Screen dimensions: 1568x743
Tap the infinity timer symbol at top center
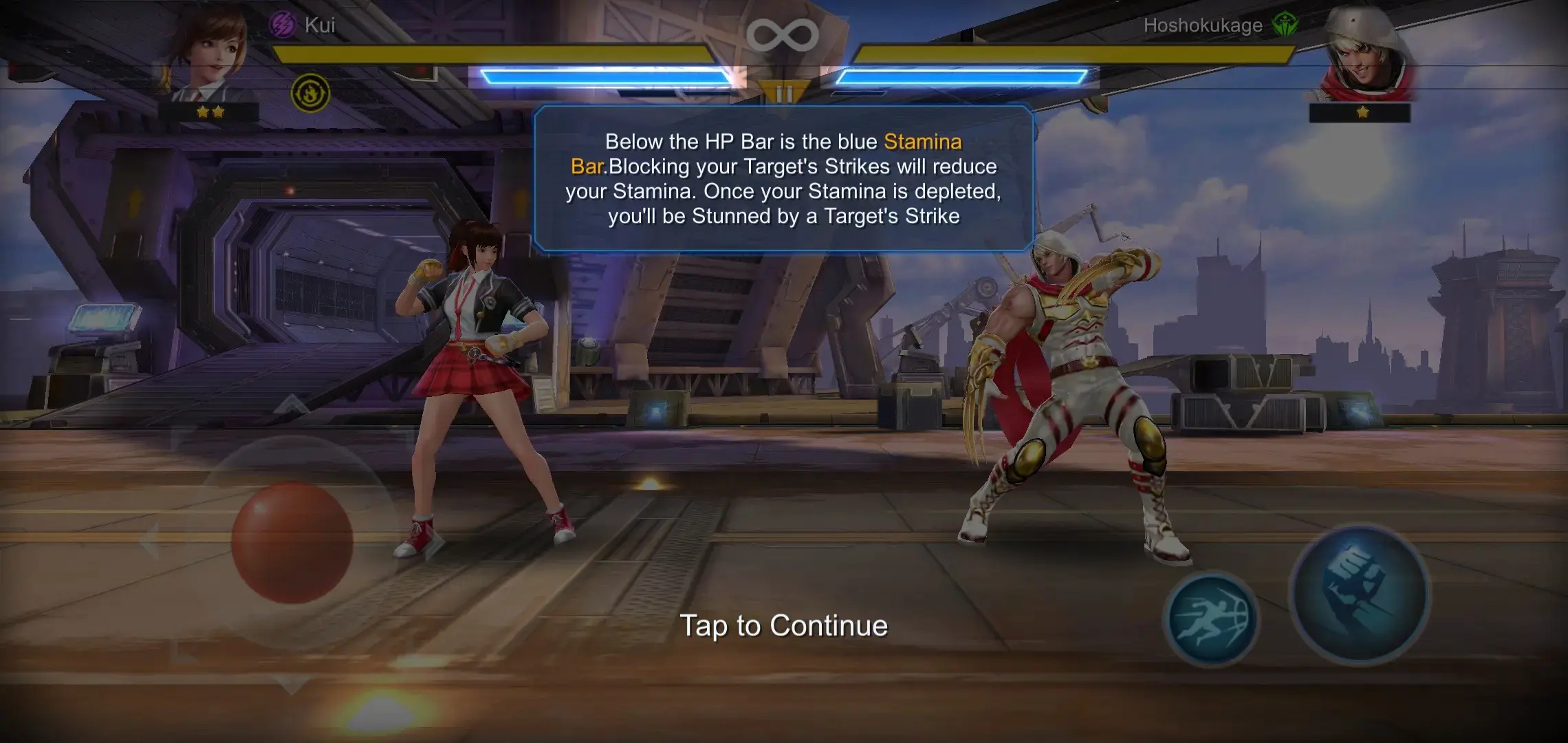[784, 36]
